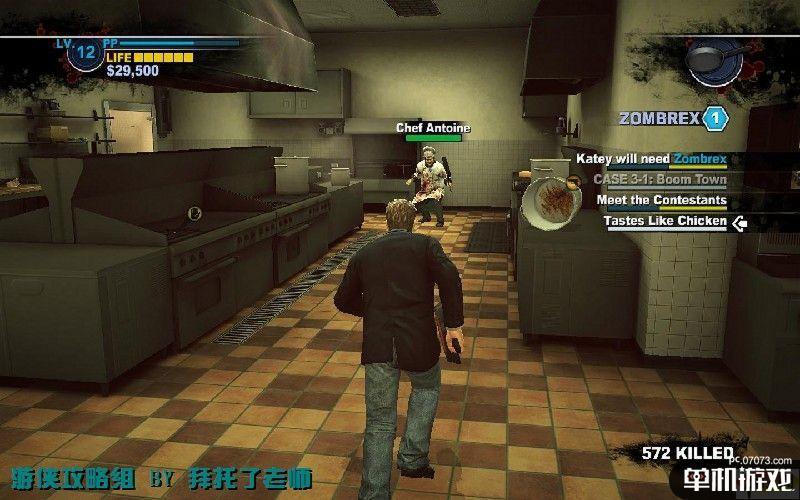Viewport: 800px width, 500px height.
Task: Pick the Tastes Like Chicken mission
Action: click(x=665, y=221)
